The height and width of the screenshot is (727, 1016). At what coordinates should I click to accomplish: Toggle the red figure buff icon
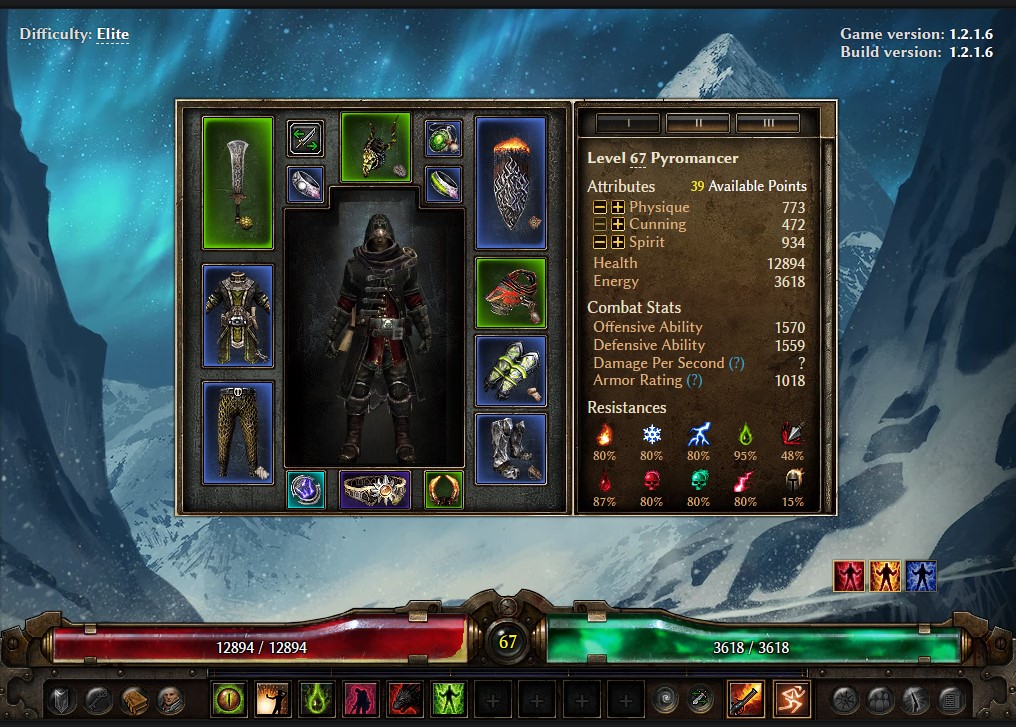[849, 576]
